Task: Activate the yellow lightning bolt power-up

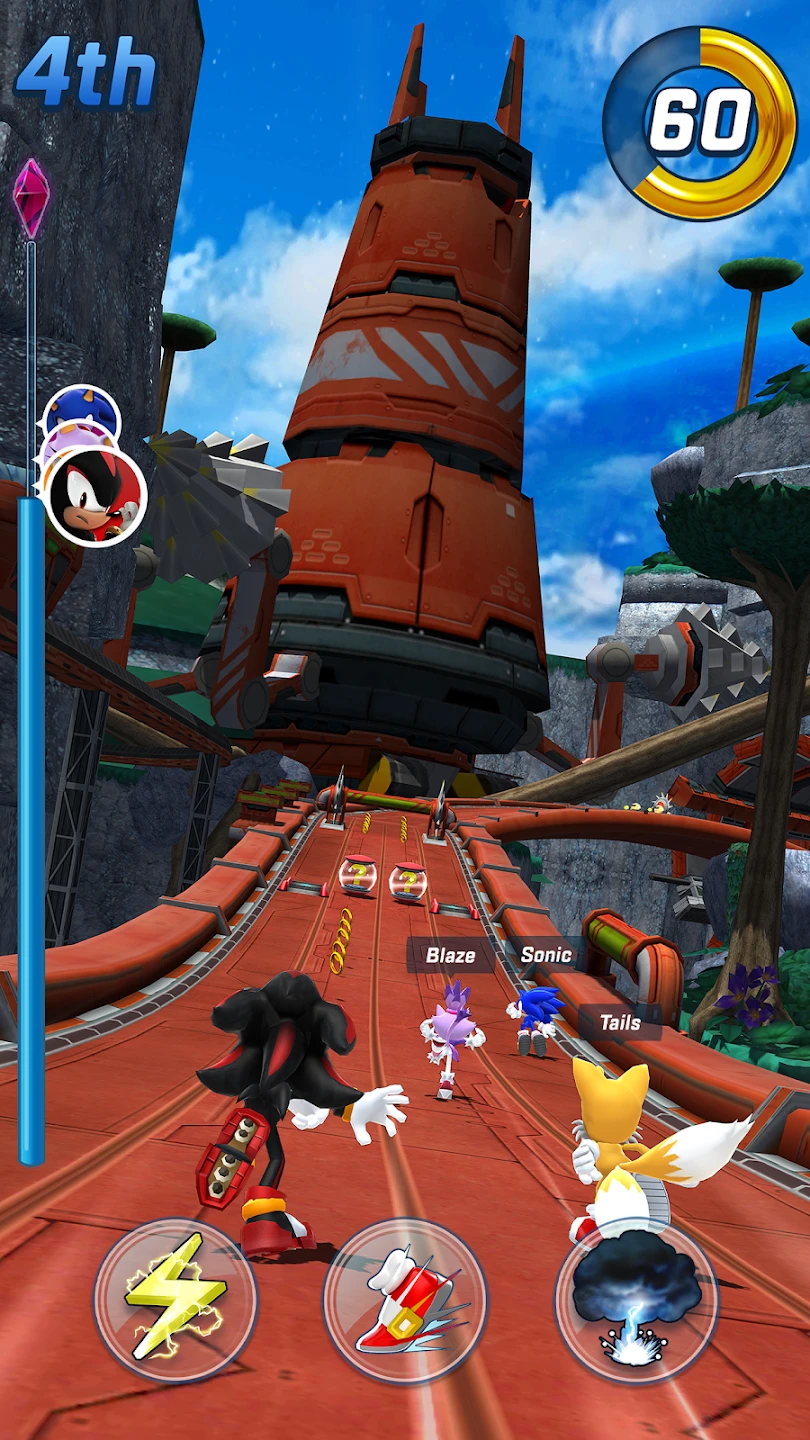Action: [x=175, y=1300]
